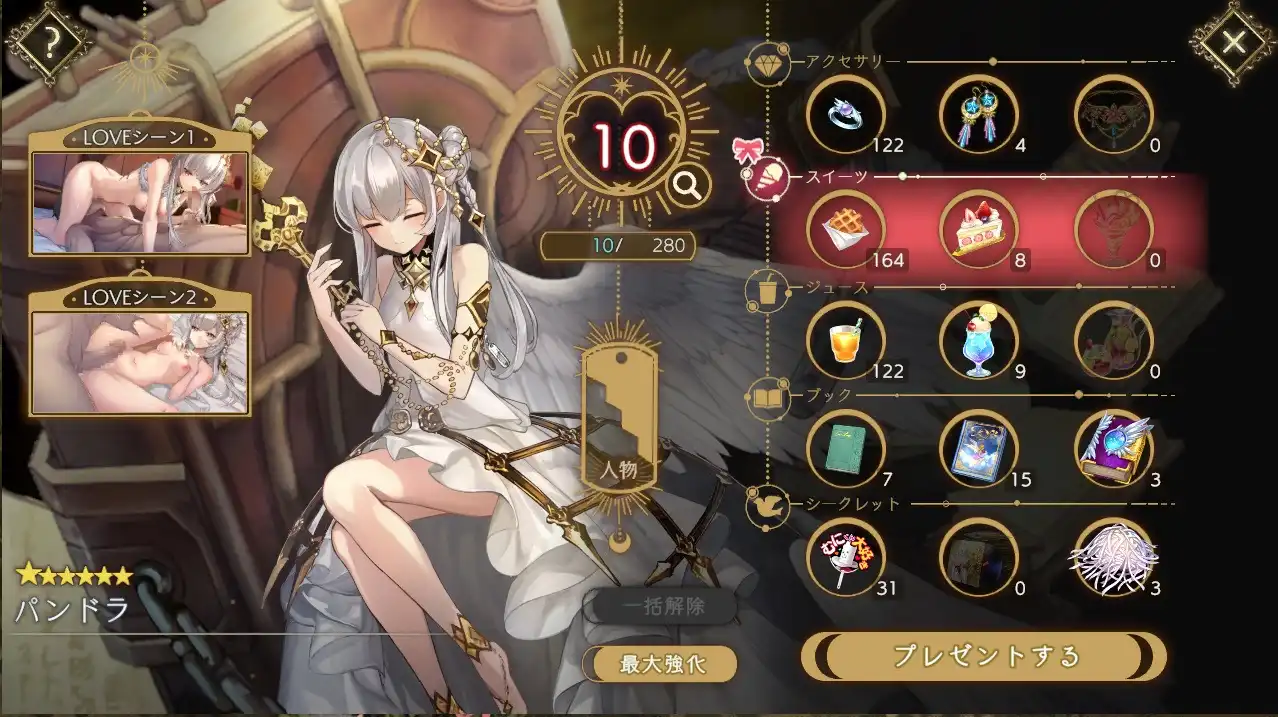Screen dimensions: 1278x717
Task: Select the blue earrings accessory gift
Action: tap(978, 115)
